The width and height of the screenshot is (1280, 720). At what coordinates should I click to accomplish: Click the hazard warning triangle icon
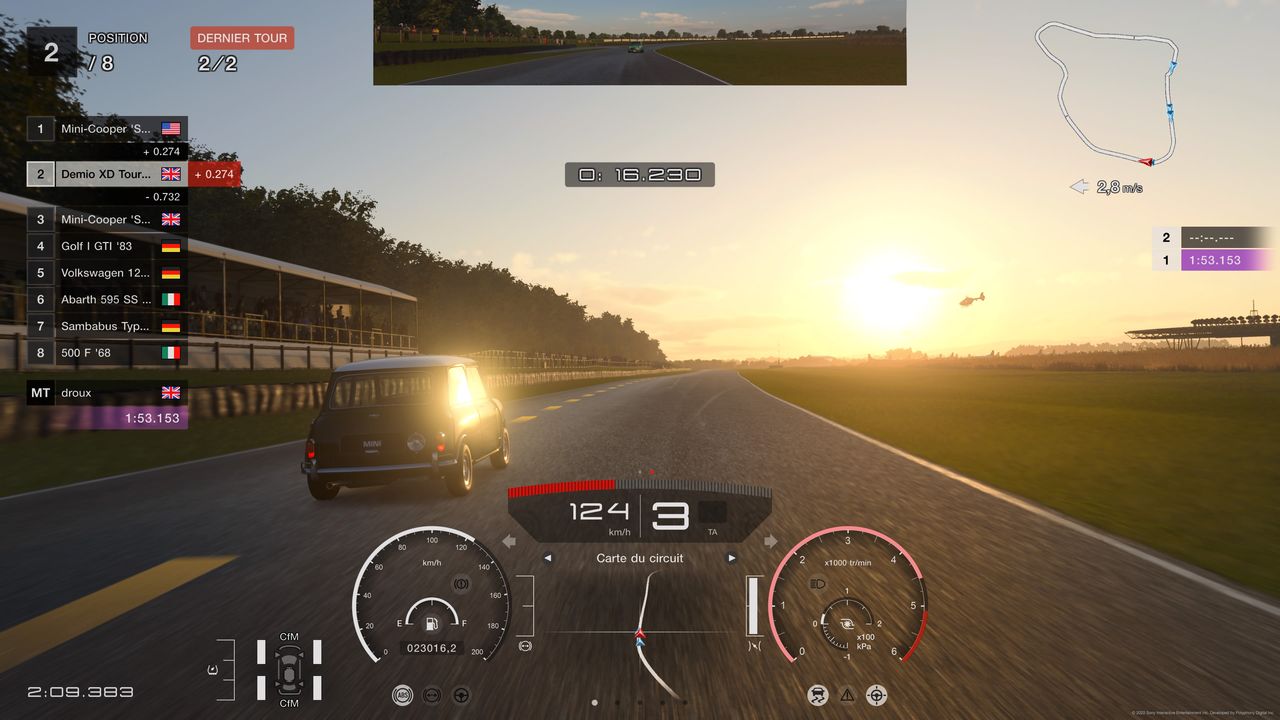coord(847,695)
